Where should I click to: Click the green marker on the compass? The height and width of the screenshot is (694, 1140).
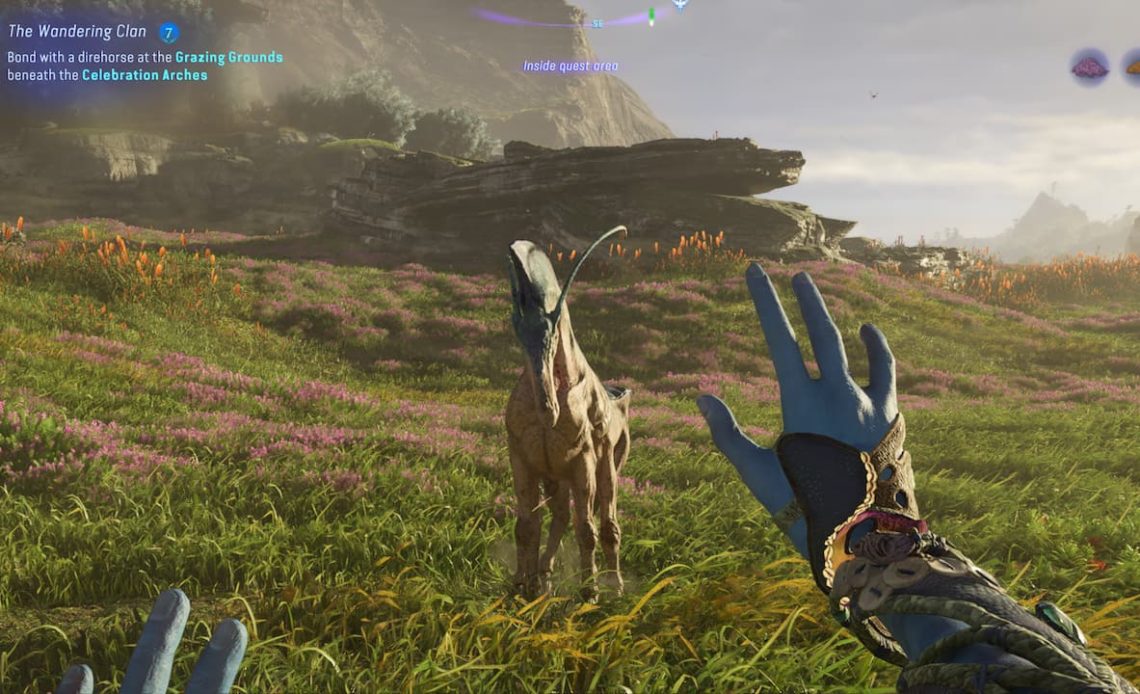[x=651, y=15]
